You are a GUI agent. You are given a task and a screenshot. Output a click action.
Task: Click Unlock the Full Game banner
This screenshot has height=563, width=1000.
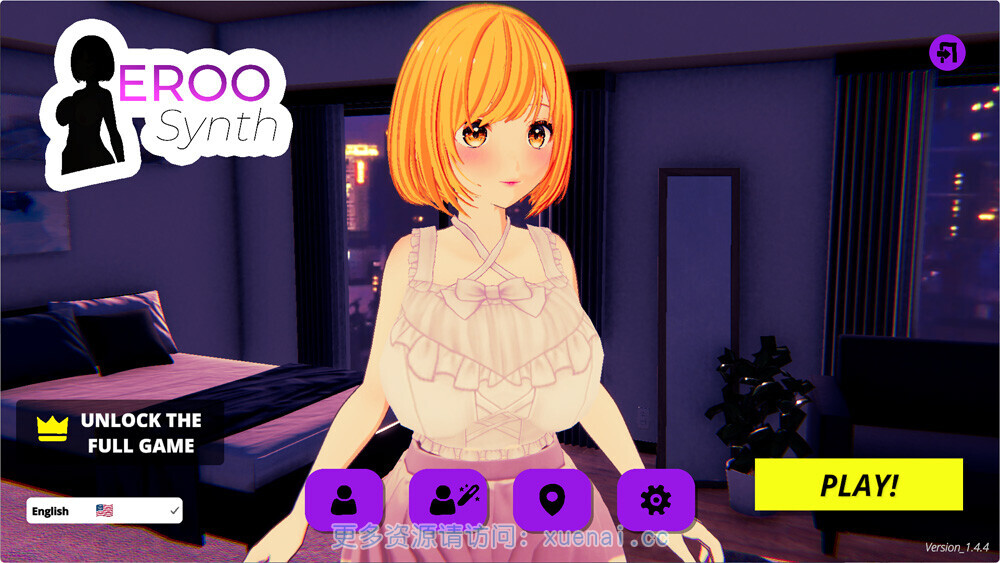tap(120, 433)
